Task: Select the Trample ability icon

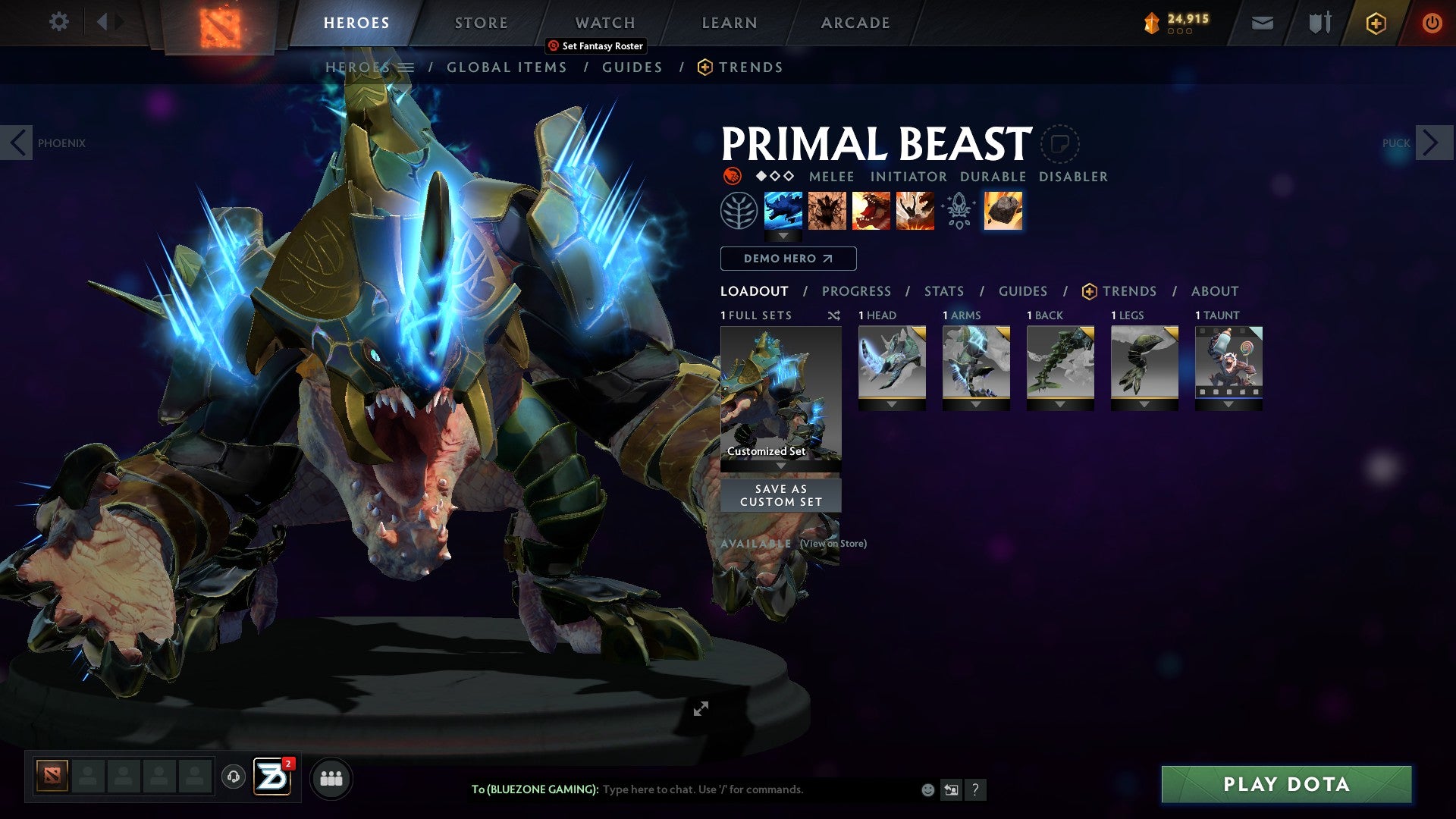Action: pos(828,212)
